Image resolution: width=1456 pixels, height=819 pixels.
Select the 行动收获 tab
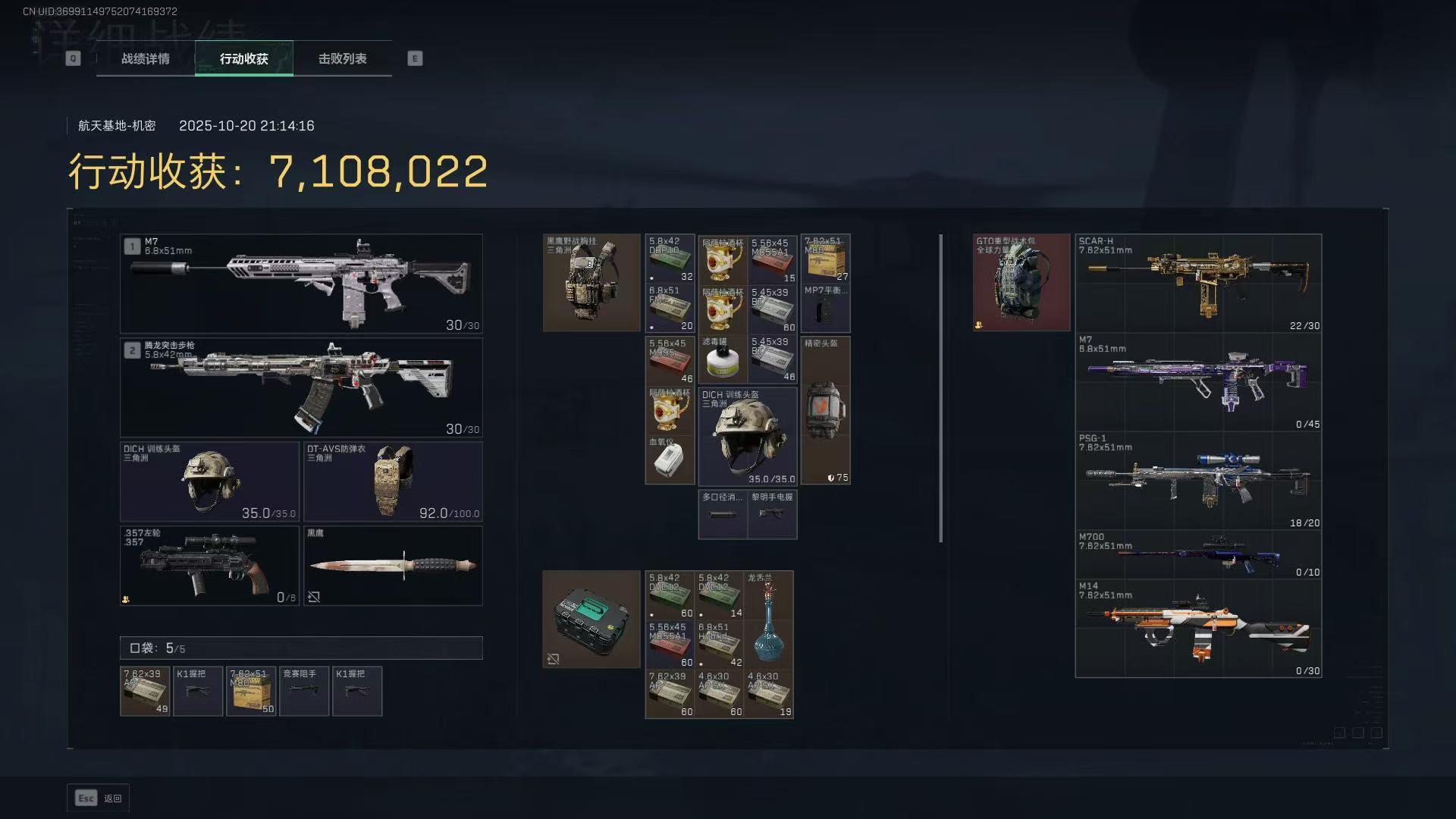[244, 58]
